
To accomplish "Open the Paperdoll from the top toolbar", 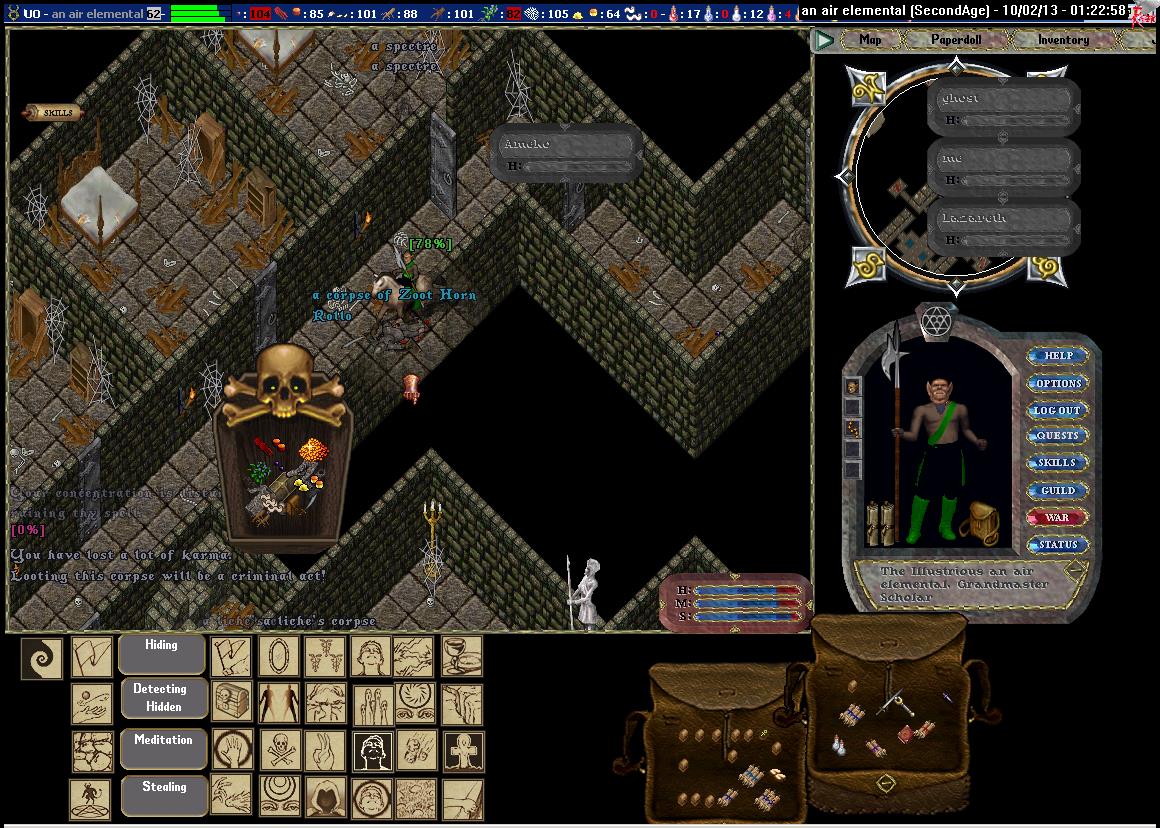I will (x=956, y=40).
